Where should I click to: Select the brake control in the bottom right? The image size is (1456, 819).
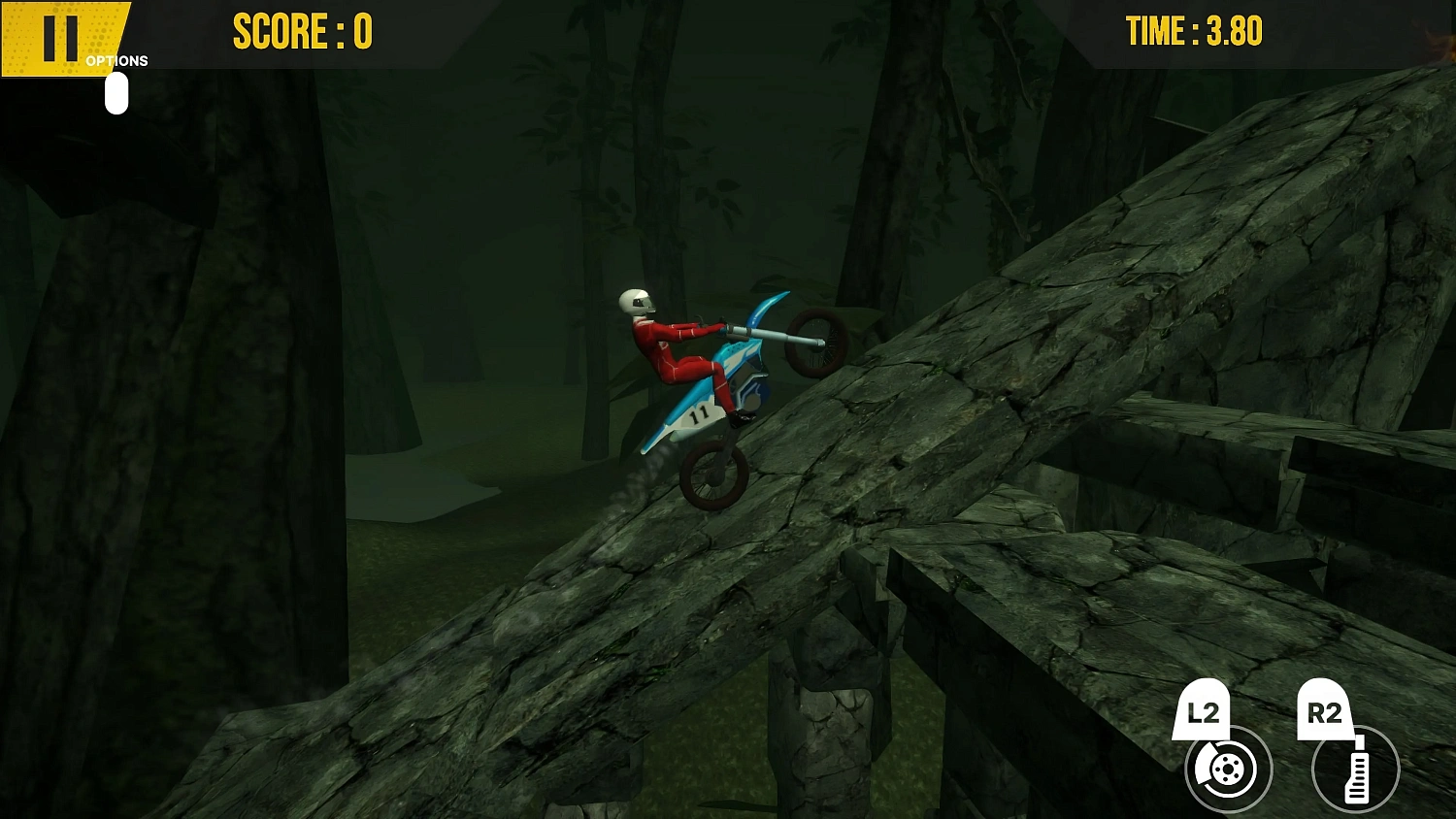(1227, 769)
